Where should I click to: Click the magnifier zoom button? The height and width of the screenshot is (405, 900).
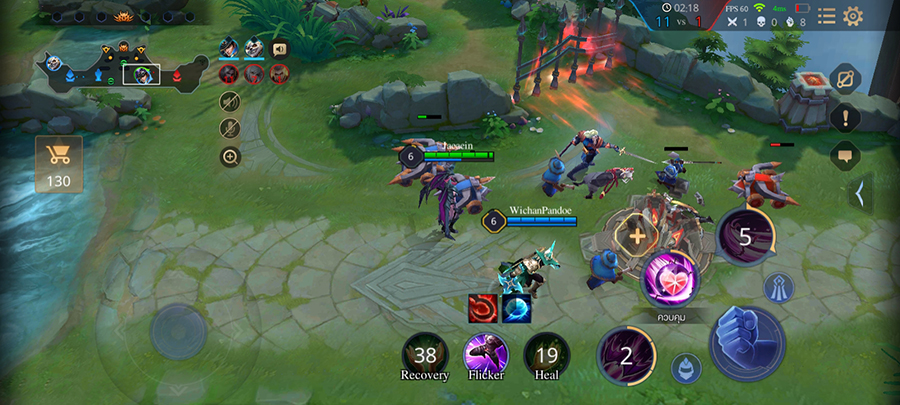[230, 157]
